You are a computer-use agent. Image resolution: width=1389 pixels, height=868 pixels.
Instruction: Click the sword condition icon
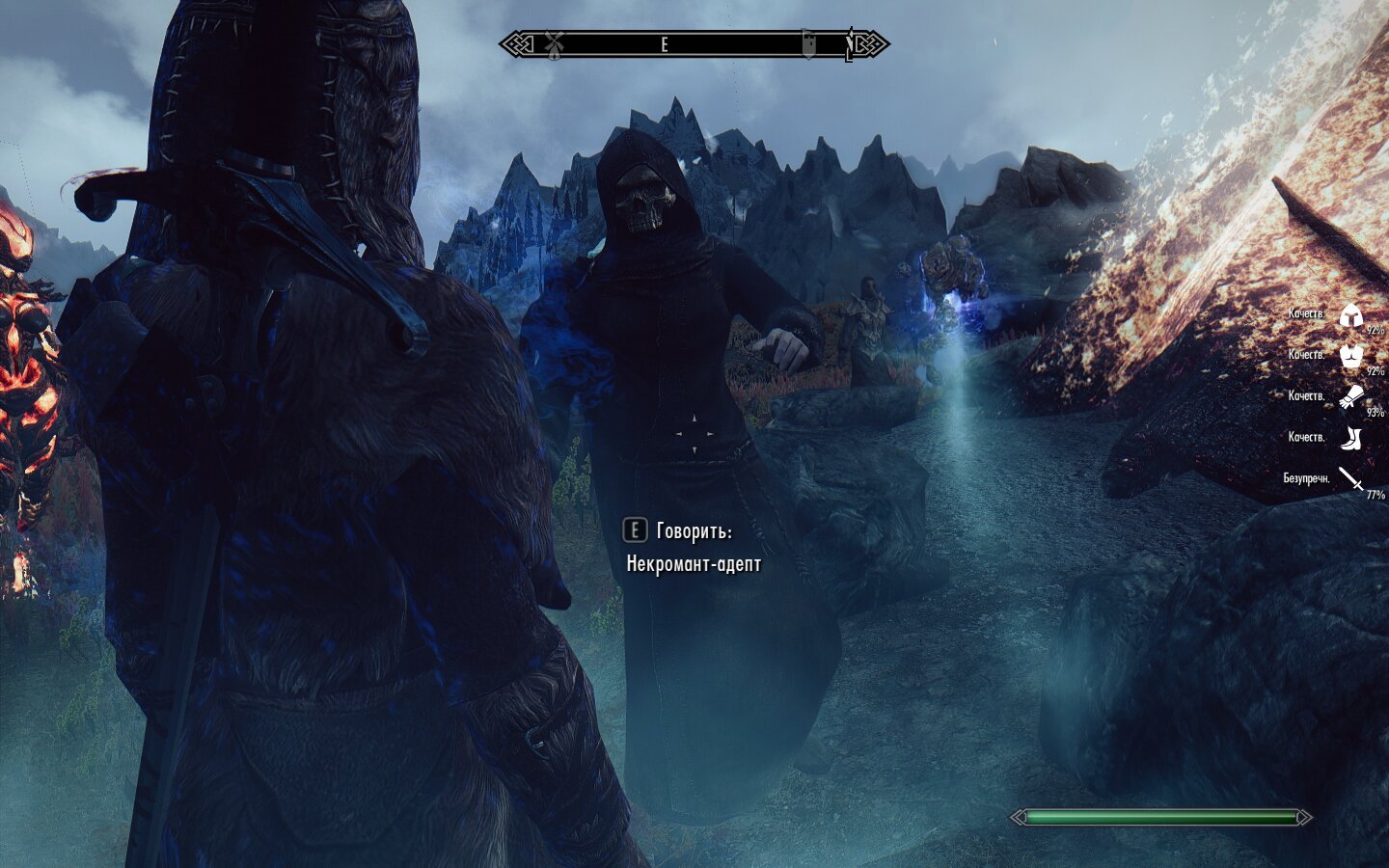tap(1350, 478)
